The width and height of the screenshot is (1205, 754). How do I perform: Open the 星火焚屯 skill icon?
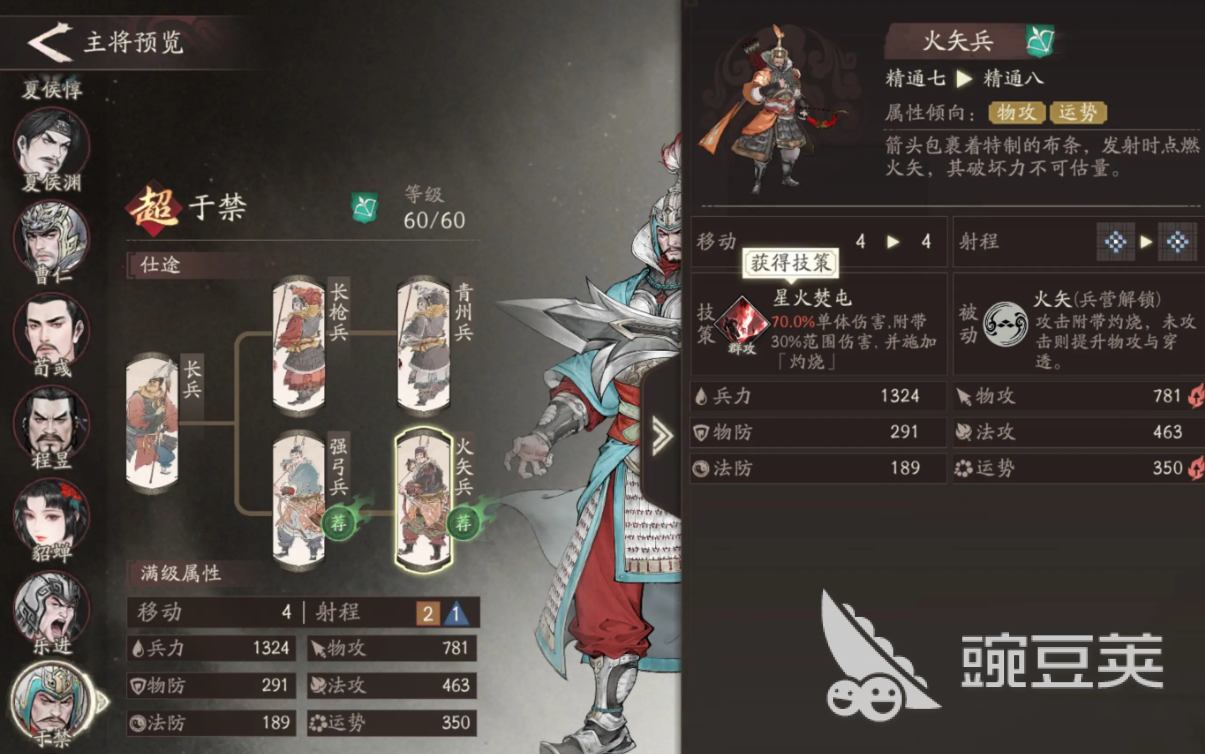click(741, 322)
